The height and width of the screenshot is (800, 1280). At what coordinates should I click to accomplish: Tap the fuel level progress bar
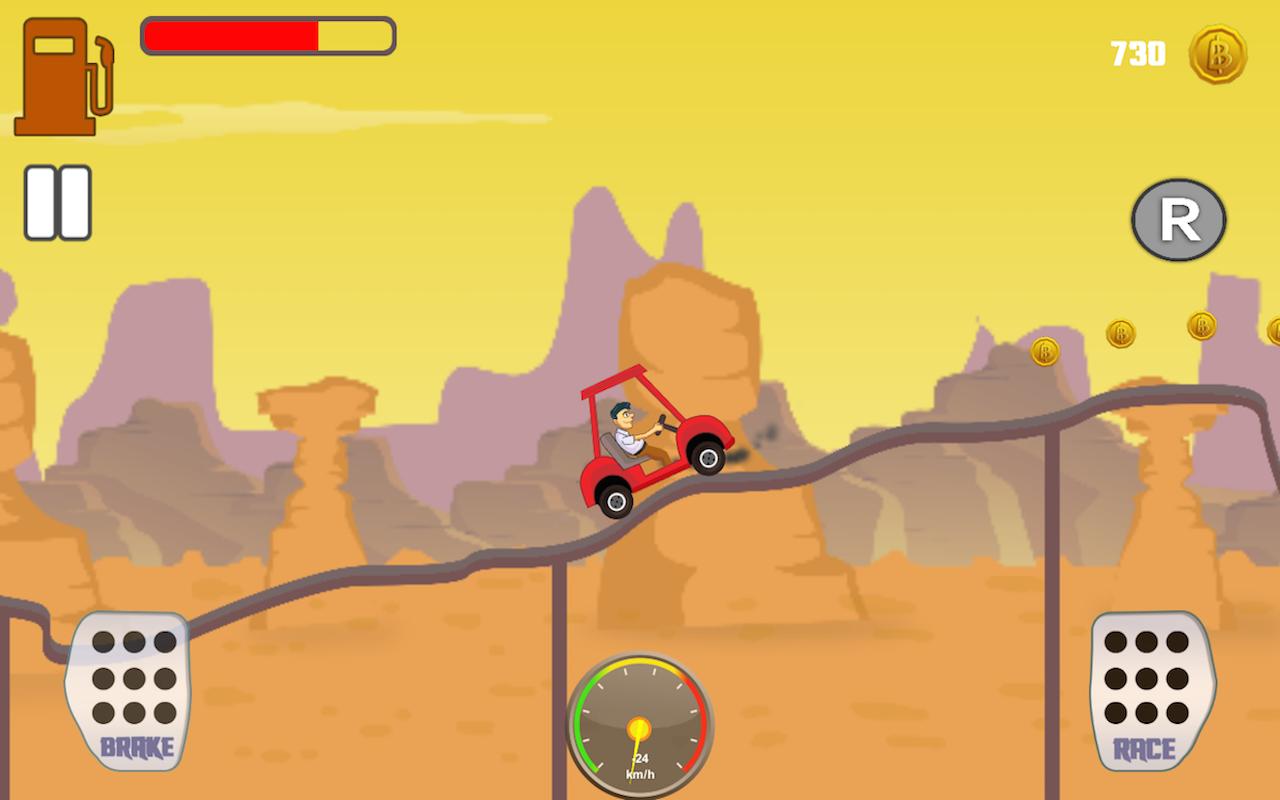(268, 36)
